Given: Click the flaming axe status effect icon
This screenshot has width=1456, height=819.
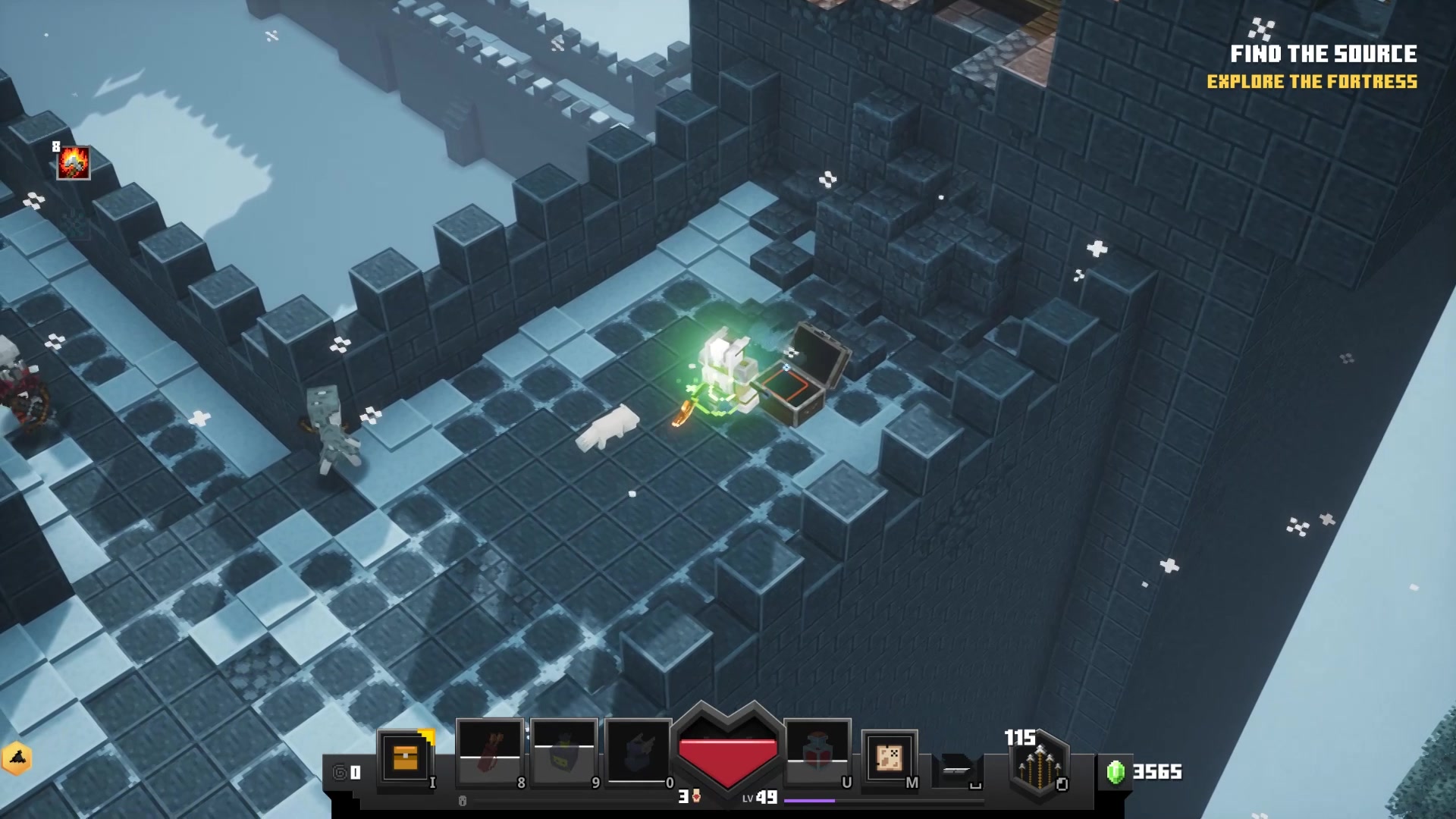Looking at the screenshot, I should pos(74,163).
